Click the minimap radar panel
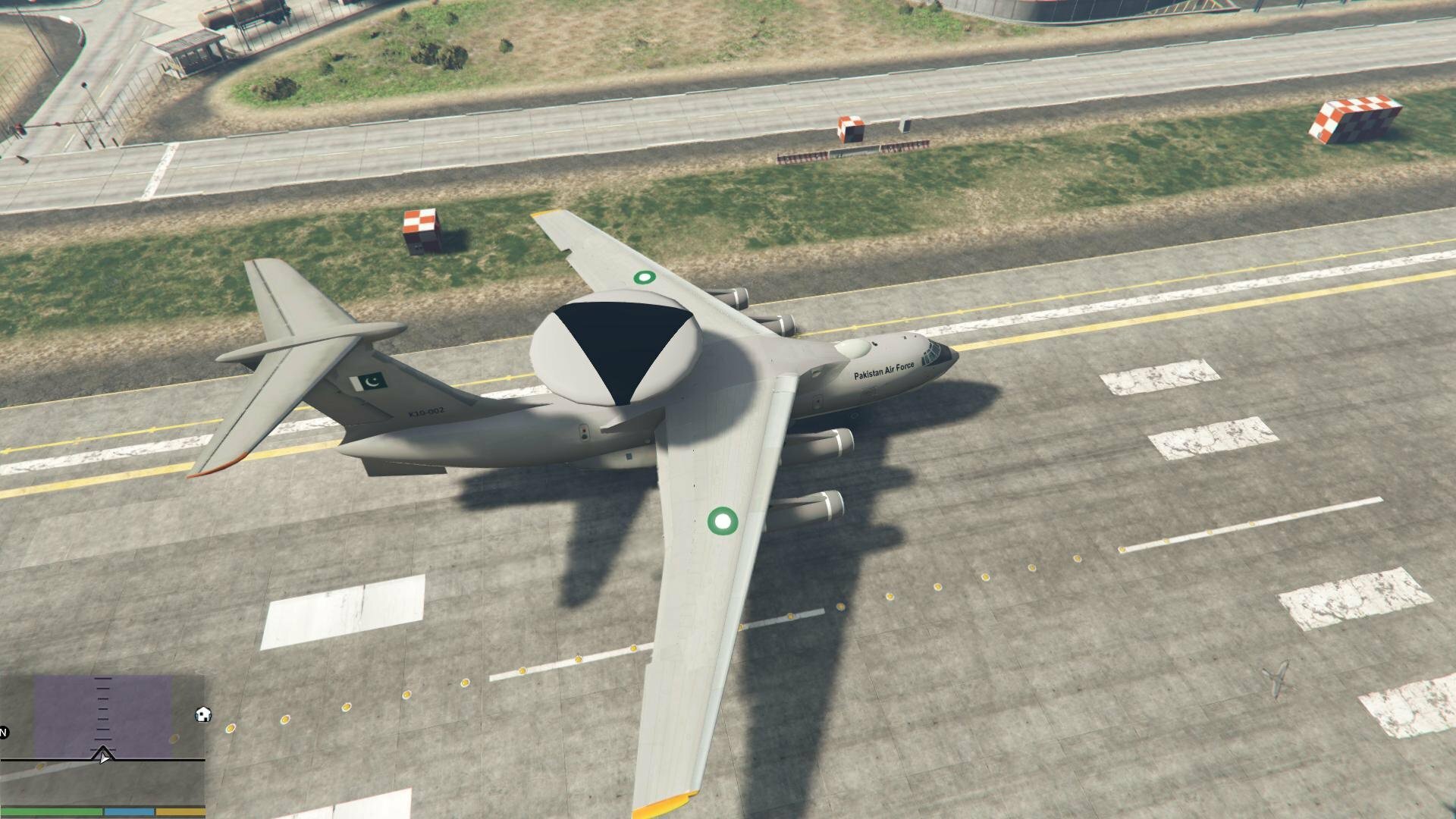 pos(102,739)
